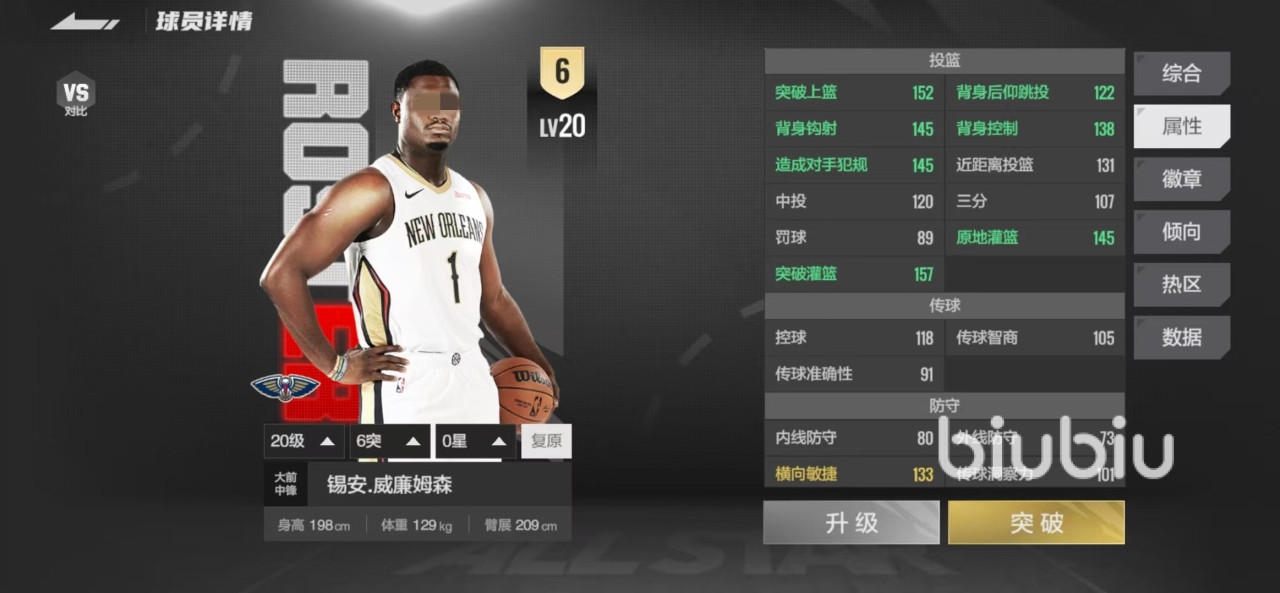Go back using the top-left arrow

coord(85,21)
